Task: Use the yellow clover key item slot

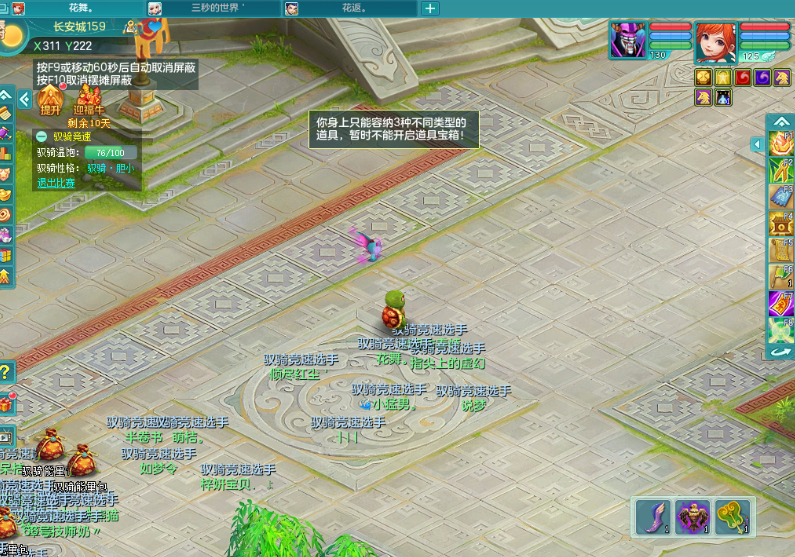Action: [x=733, y=517]
